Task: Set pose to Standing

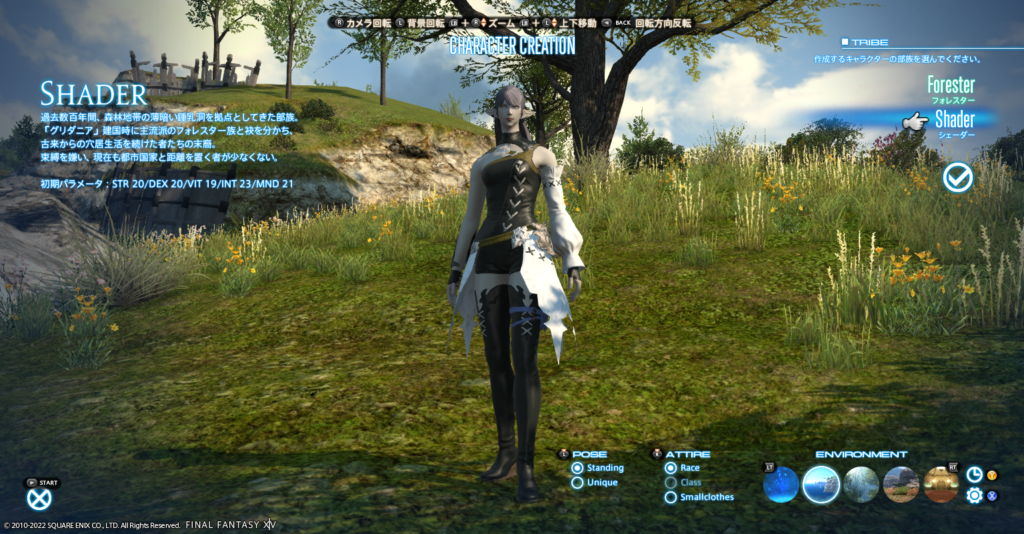Action: [x=578, y=468]
